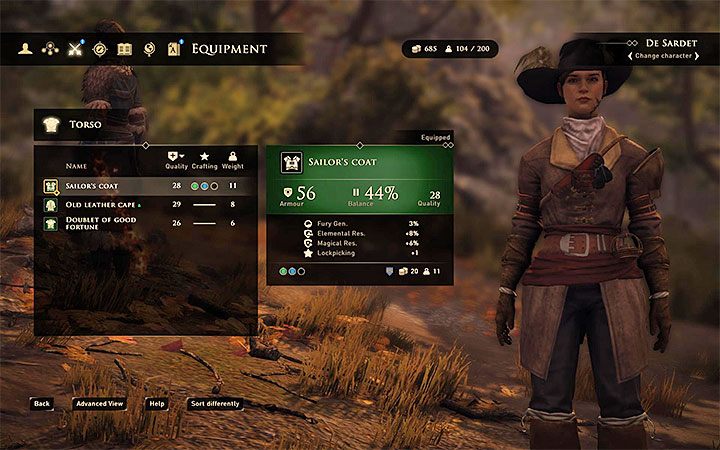720x450 pixels.
Task: Show the globe map tab
Action: tap(150, 48)
